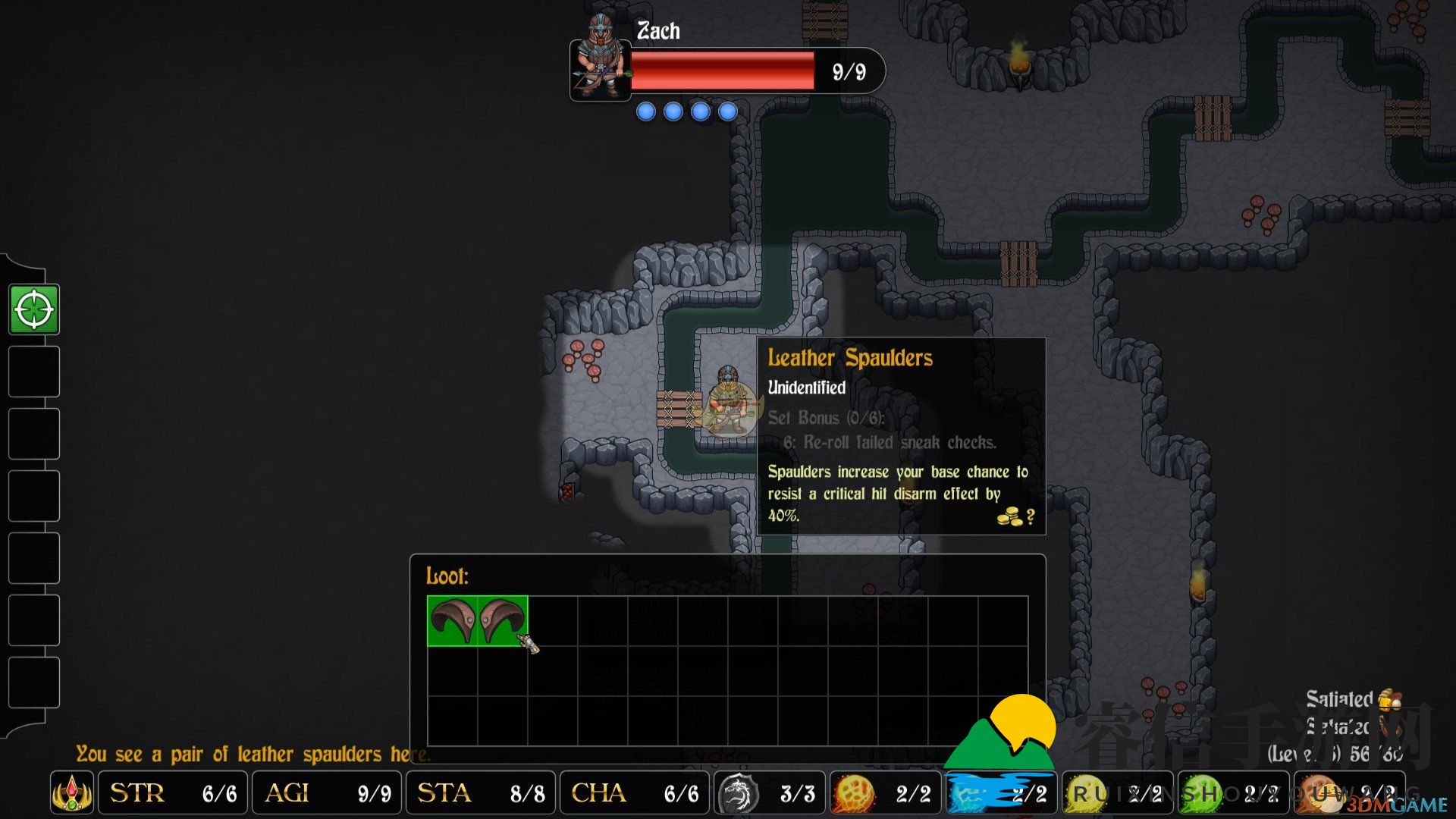The height and width of the screenshot is (819, 1456).
Task: Select the CHA attribute panel
Action: 634,793
